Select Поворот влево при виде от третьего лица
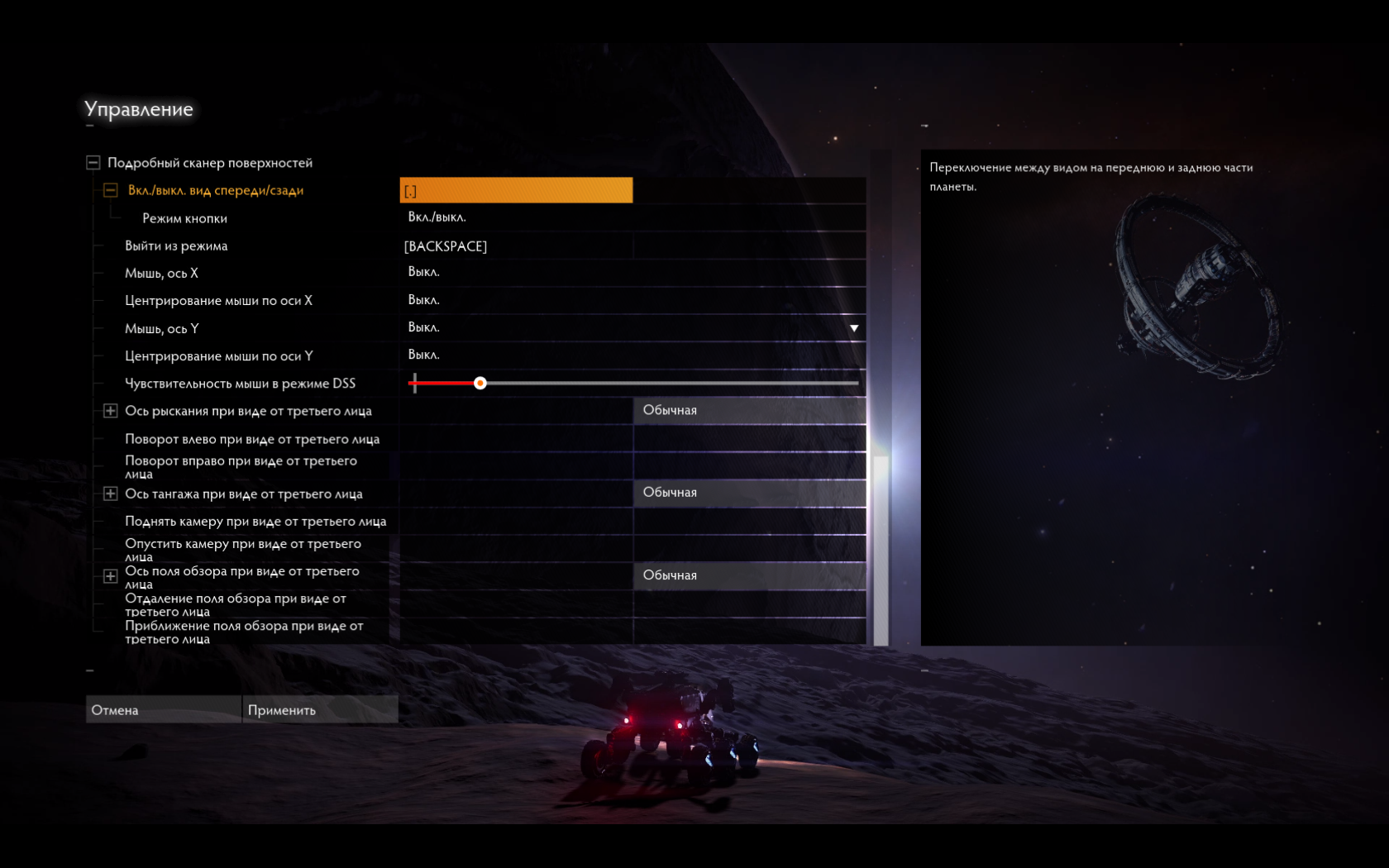The height and width of the screenshot is (868, 1389). tap(252, 439)
